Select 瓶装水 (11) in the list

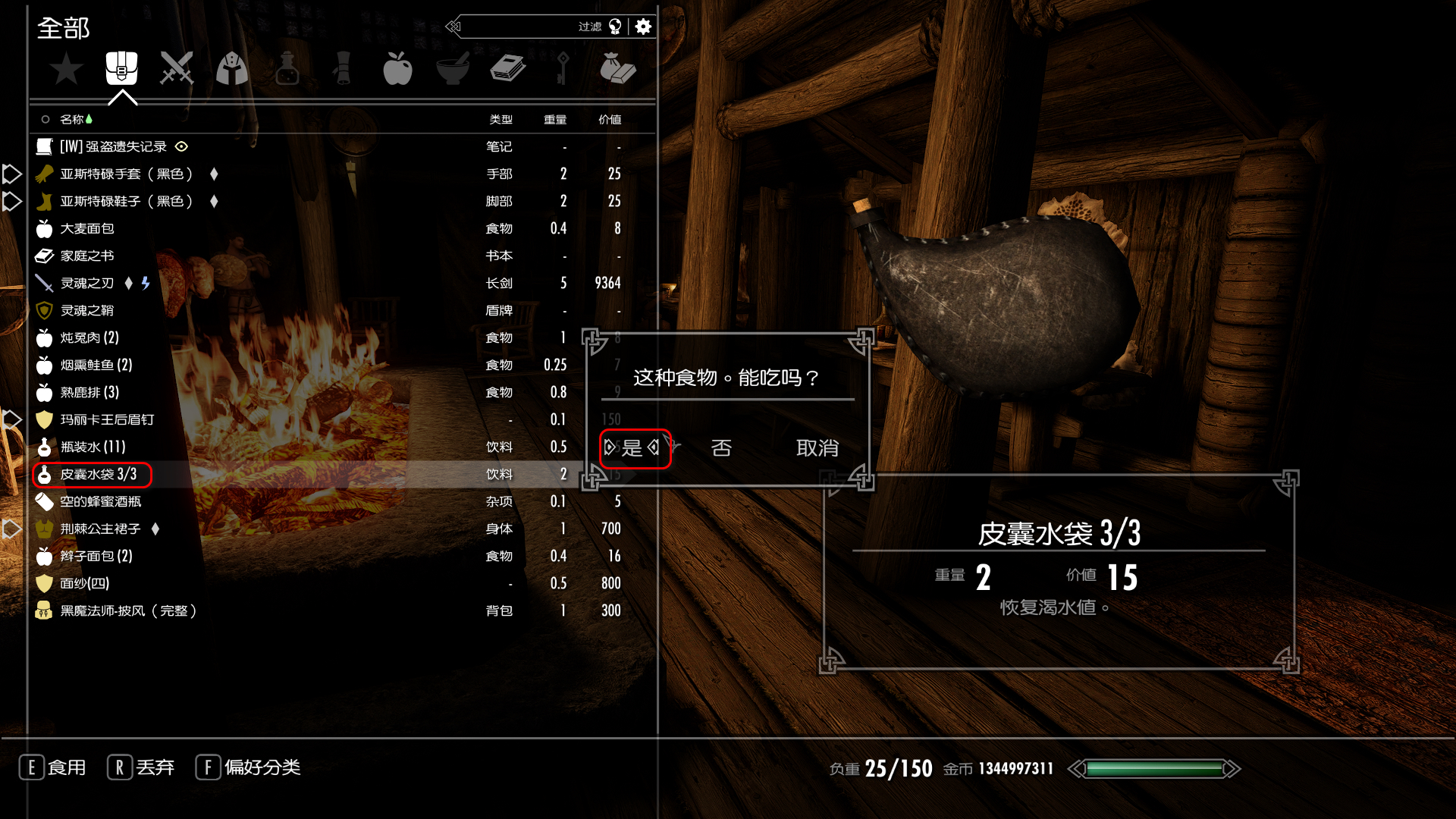93,447
